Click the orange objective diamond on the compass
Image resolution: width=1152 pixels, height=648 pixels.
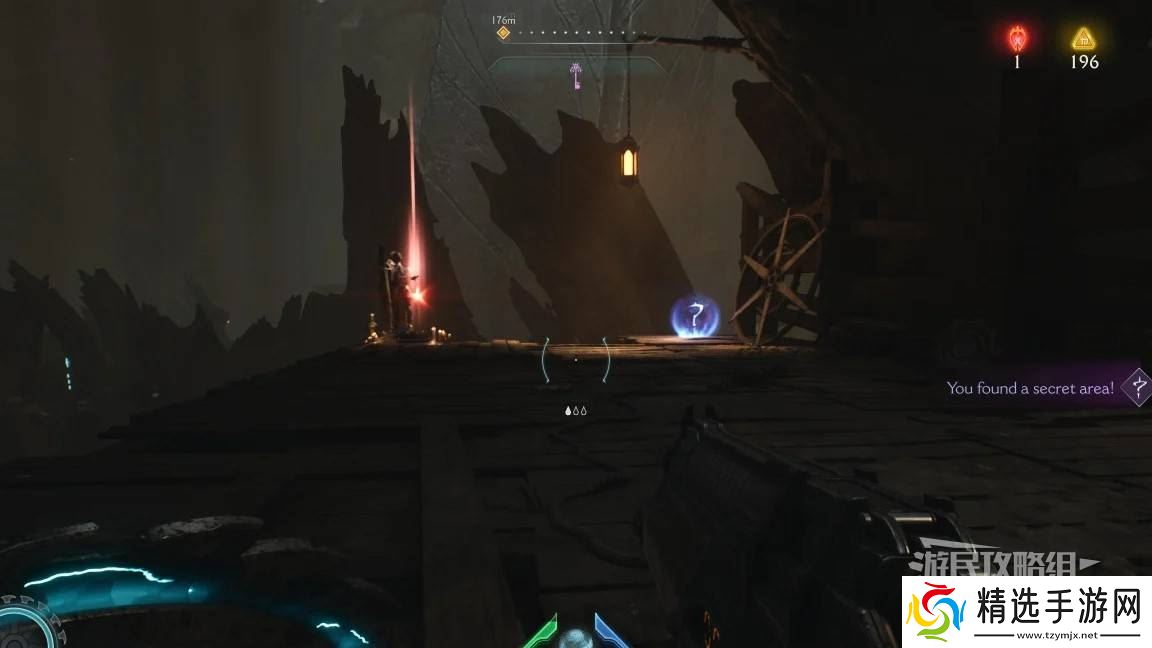503,32
